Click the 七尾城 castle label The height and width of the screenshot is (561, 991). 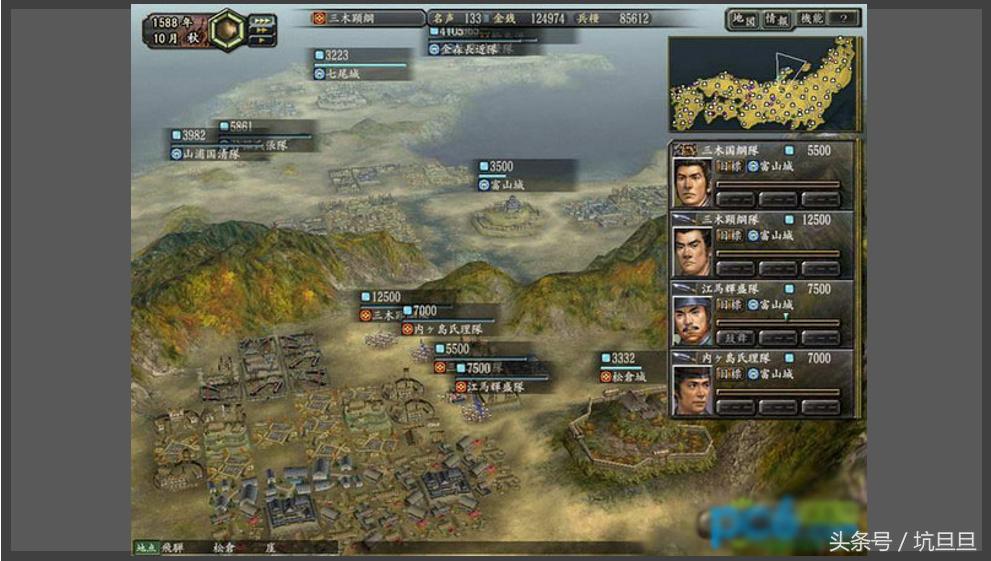(342, 74)
